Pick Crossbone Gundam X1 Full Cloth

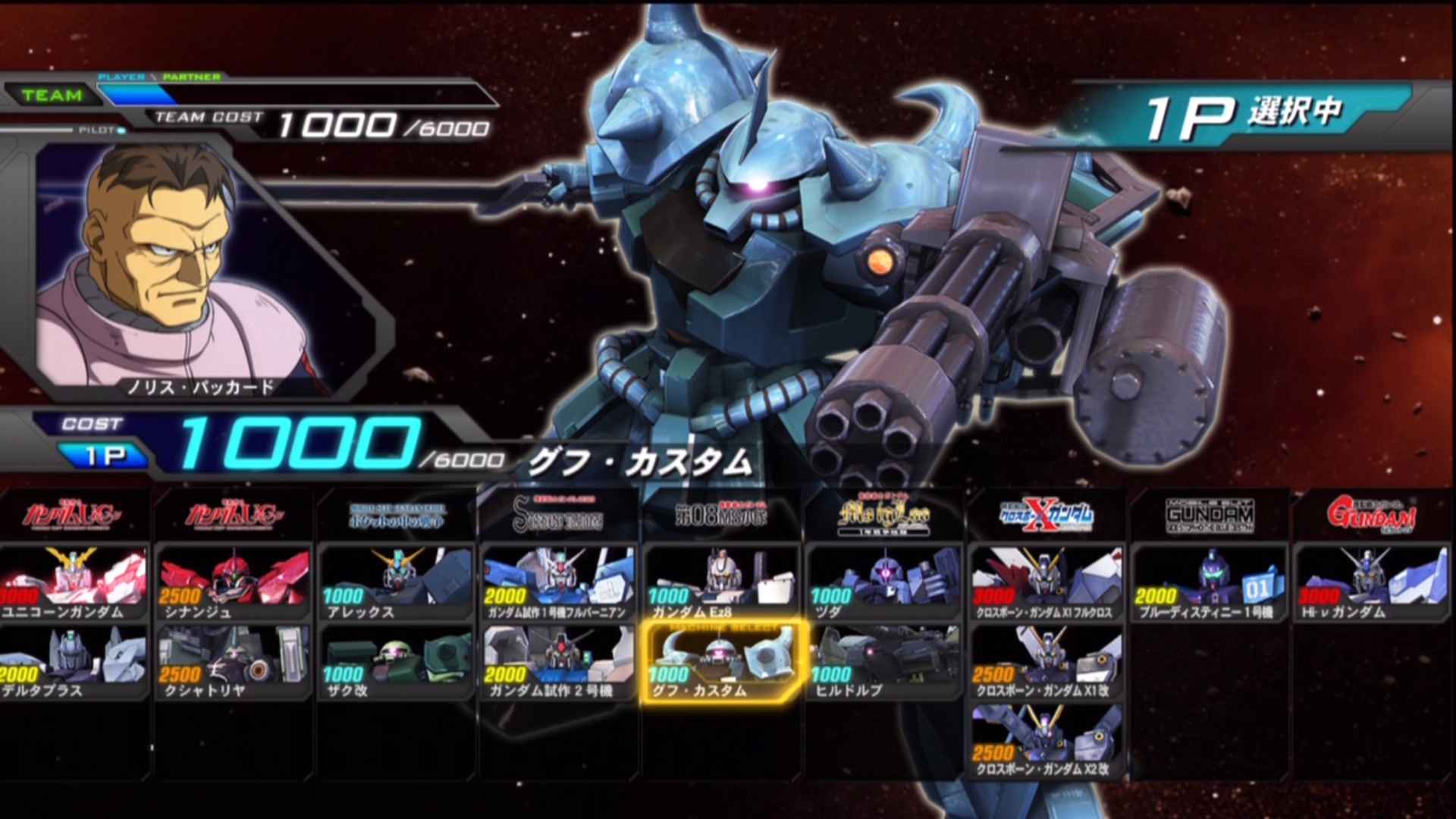1046,584
